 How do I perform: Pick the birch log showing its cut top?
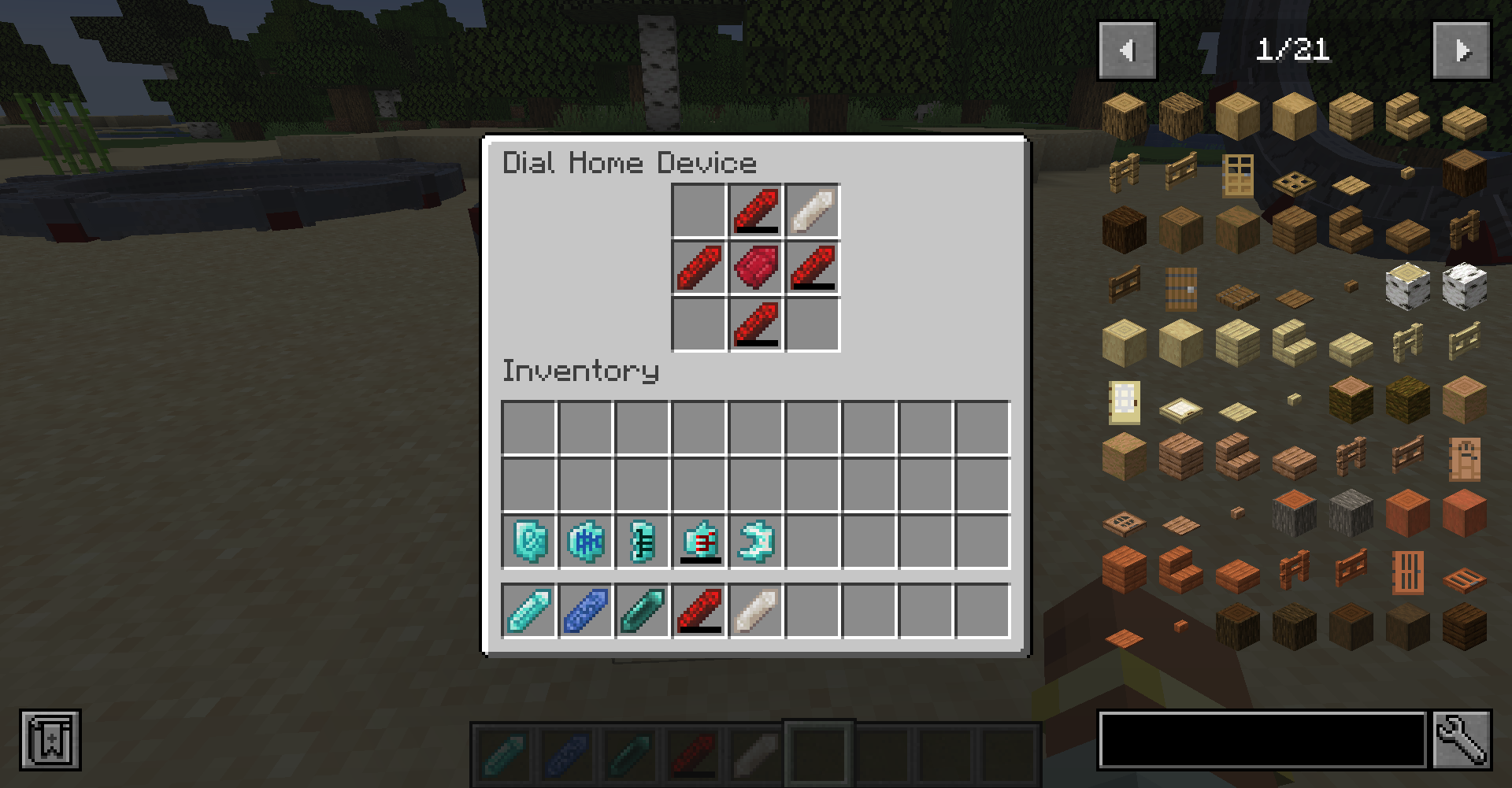(1407, 286)
